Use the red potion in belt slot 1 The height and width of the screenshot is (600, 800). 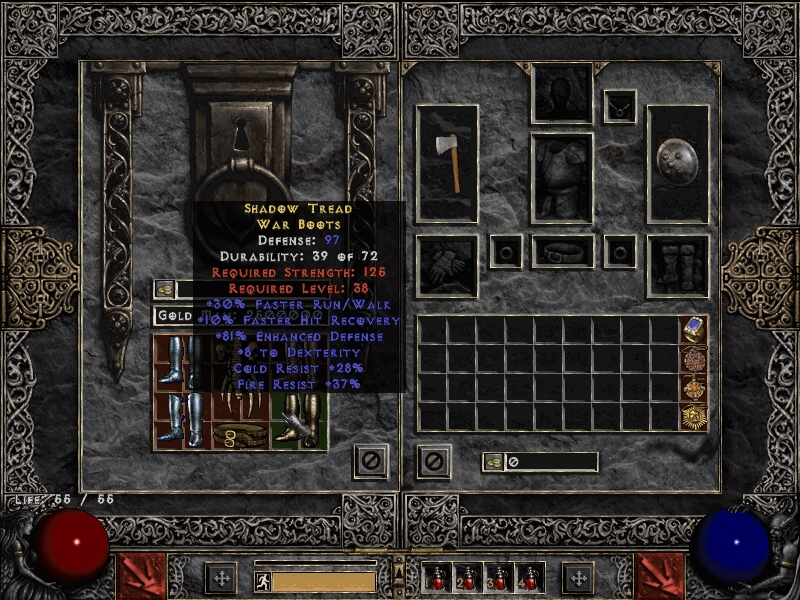tap(437, 578)
